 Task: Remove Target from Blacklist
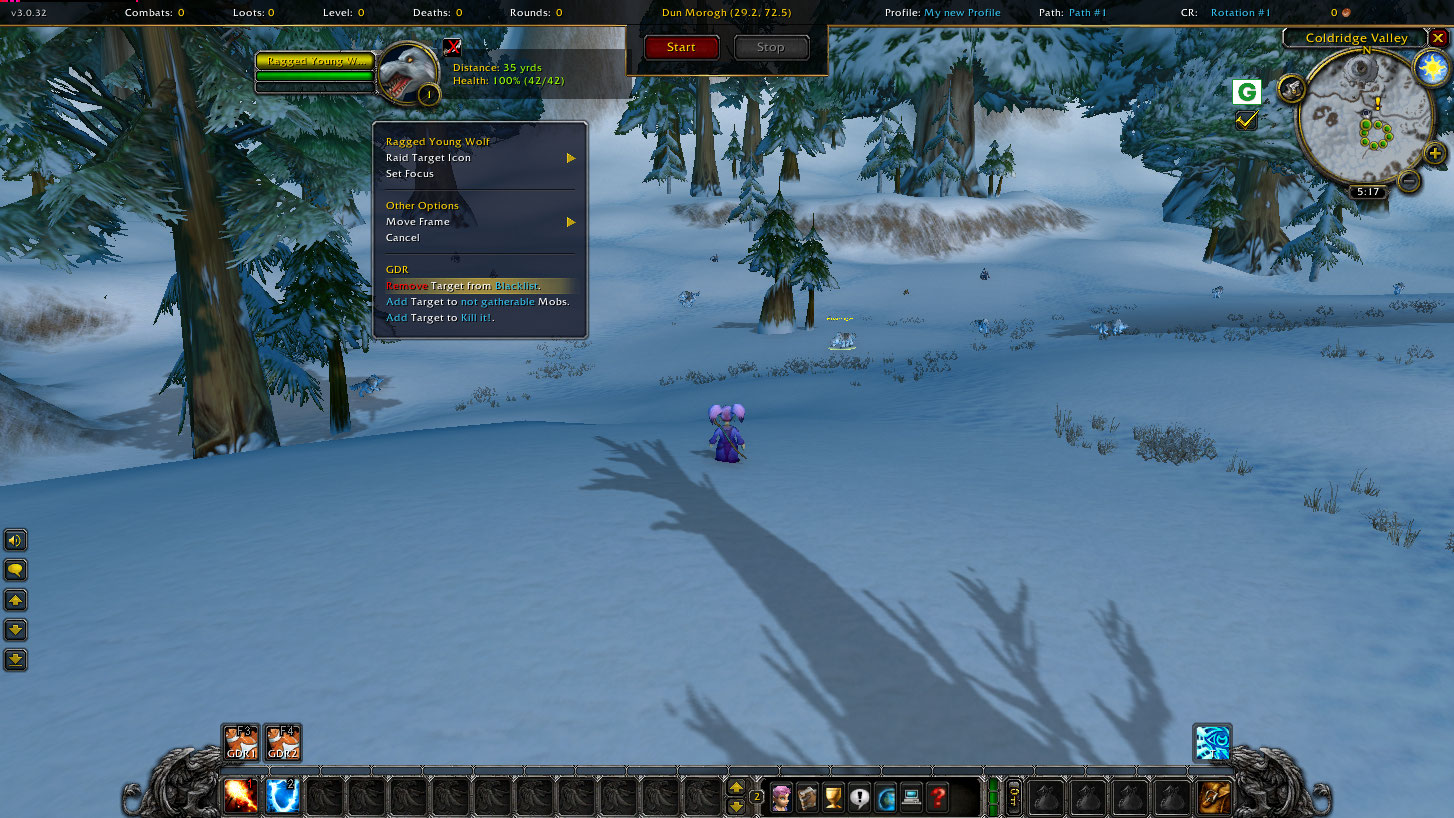pos(464,286)
